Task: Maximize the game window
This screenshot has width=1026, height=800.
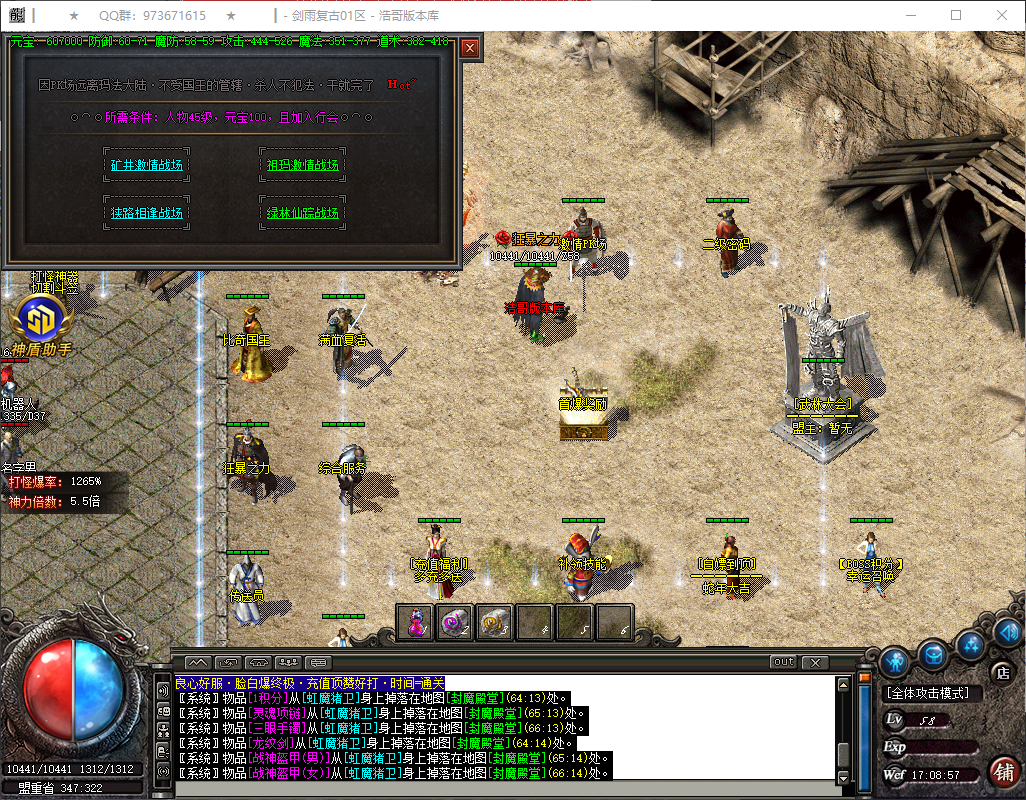Action: [956, 15]
